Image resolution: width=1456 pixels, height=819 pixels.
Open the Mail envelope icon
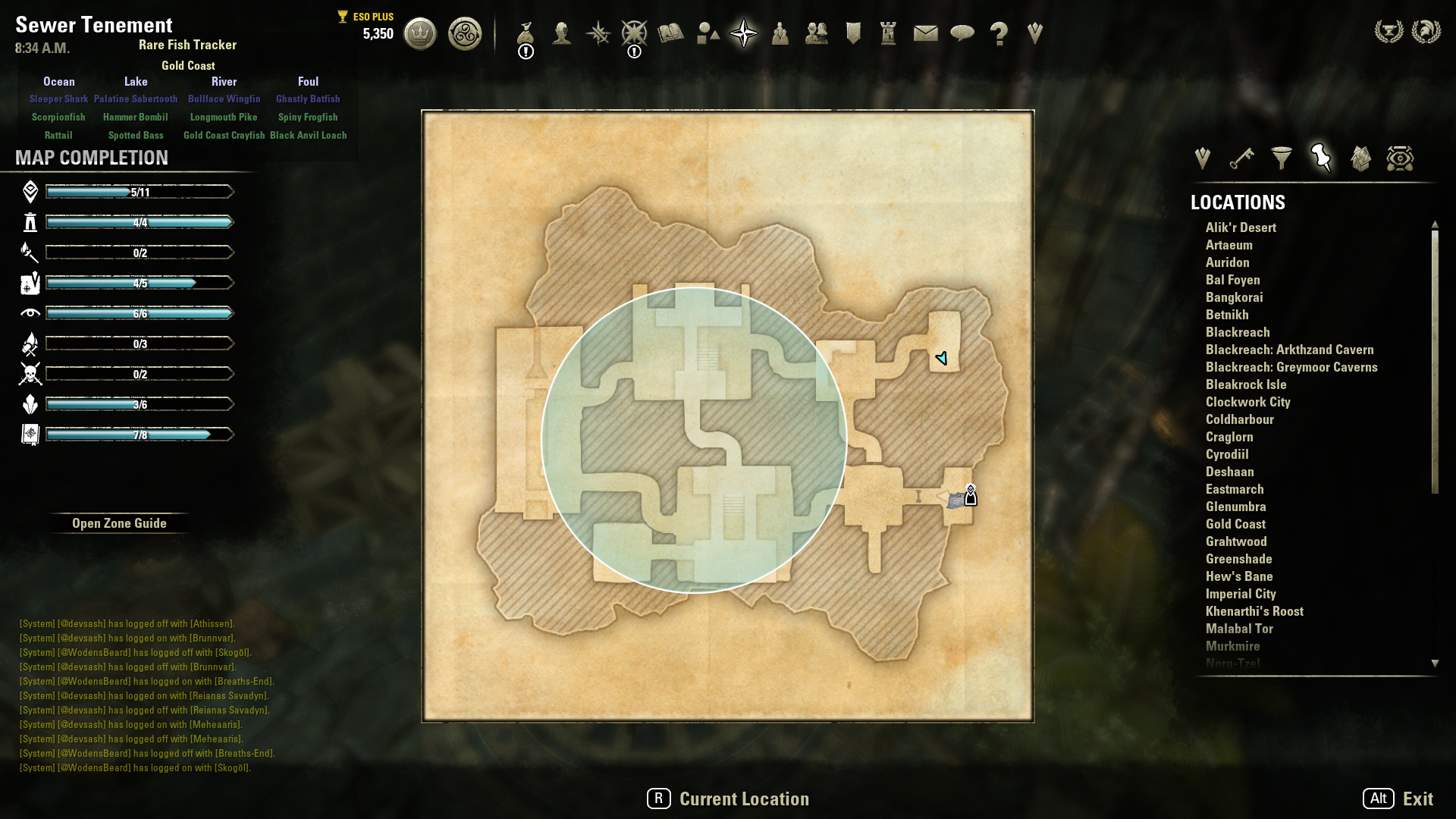(925, 33)
